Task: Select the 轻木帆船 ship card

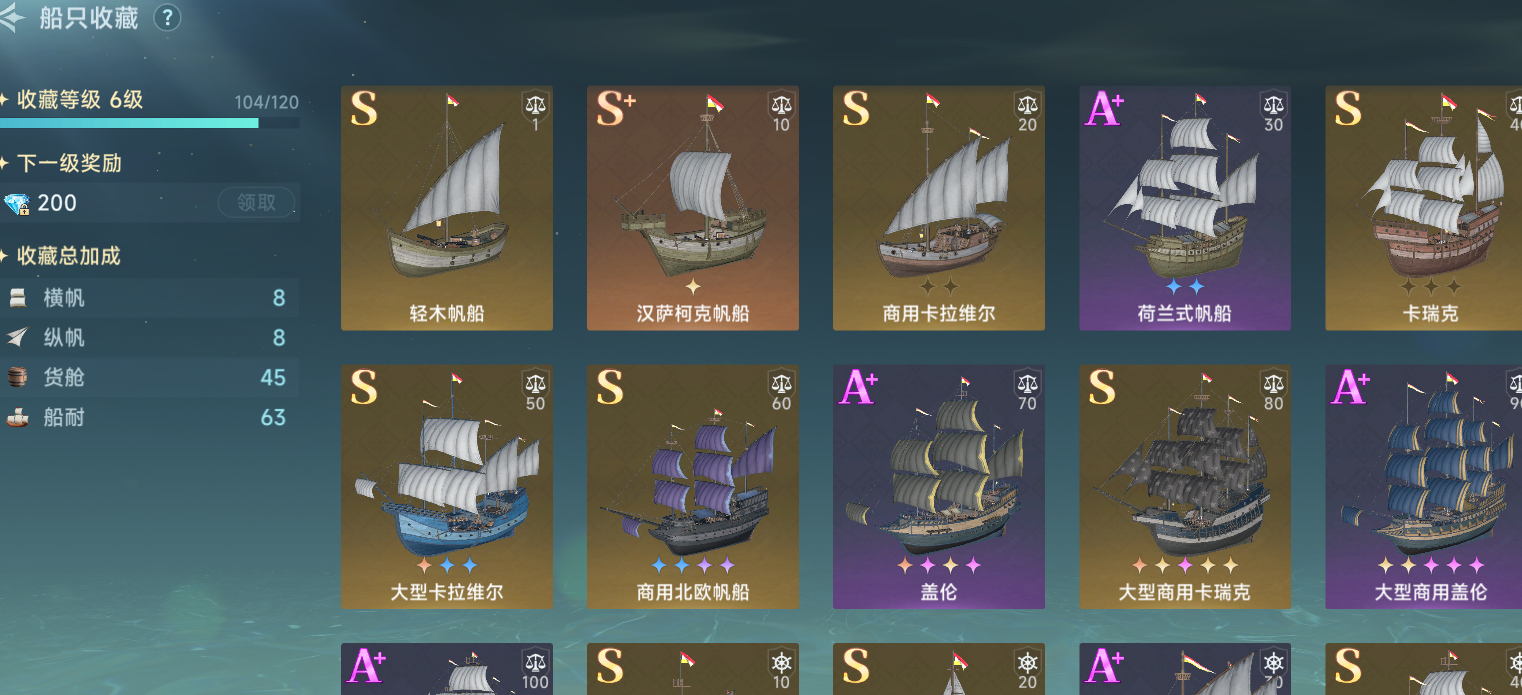Action: click(x=447, y=208)
